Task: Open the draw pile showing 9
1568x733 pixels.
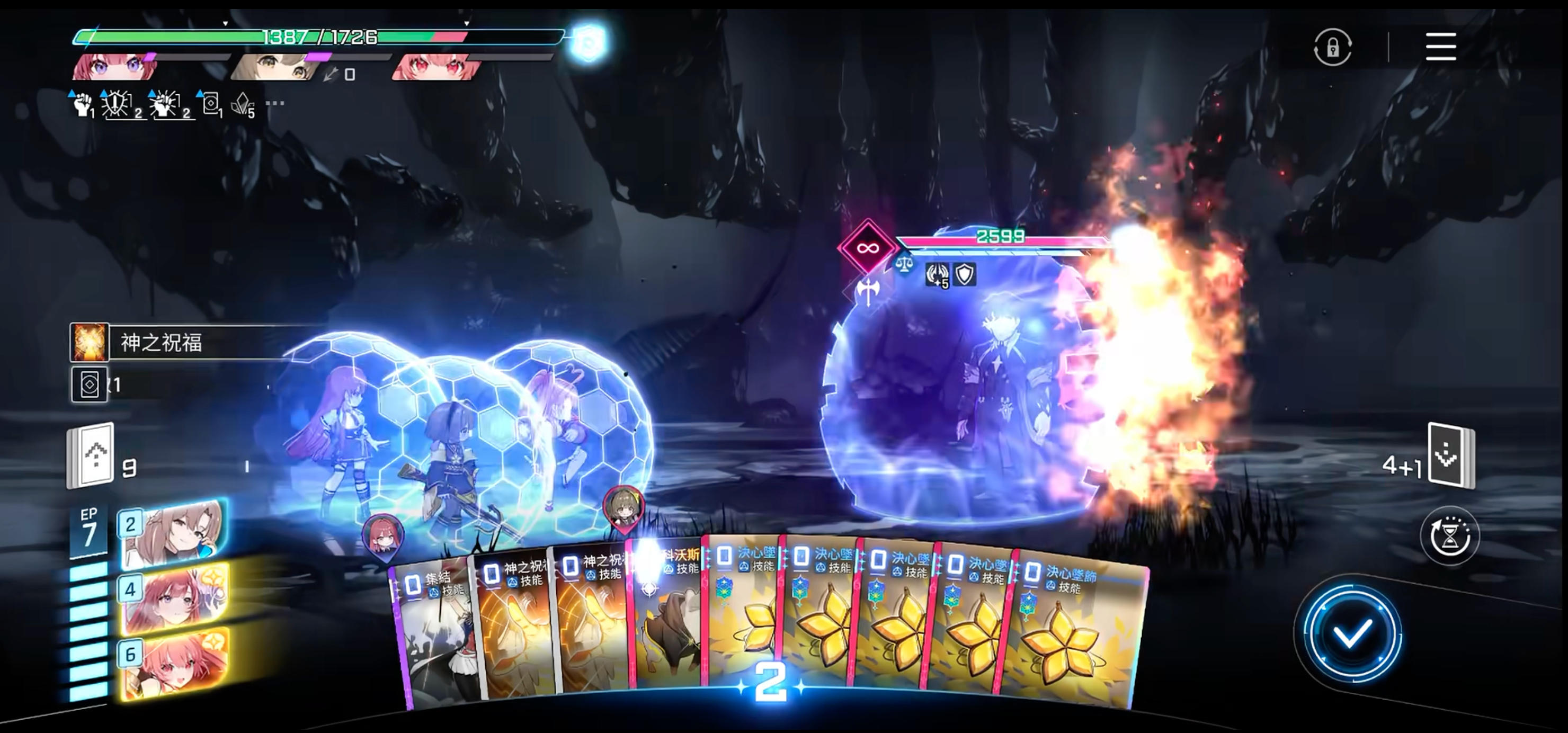Action: pyautogui.click(x=91, y=455)
